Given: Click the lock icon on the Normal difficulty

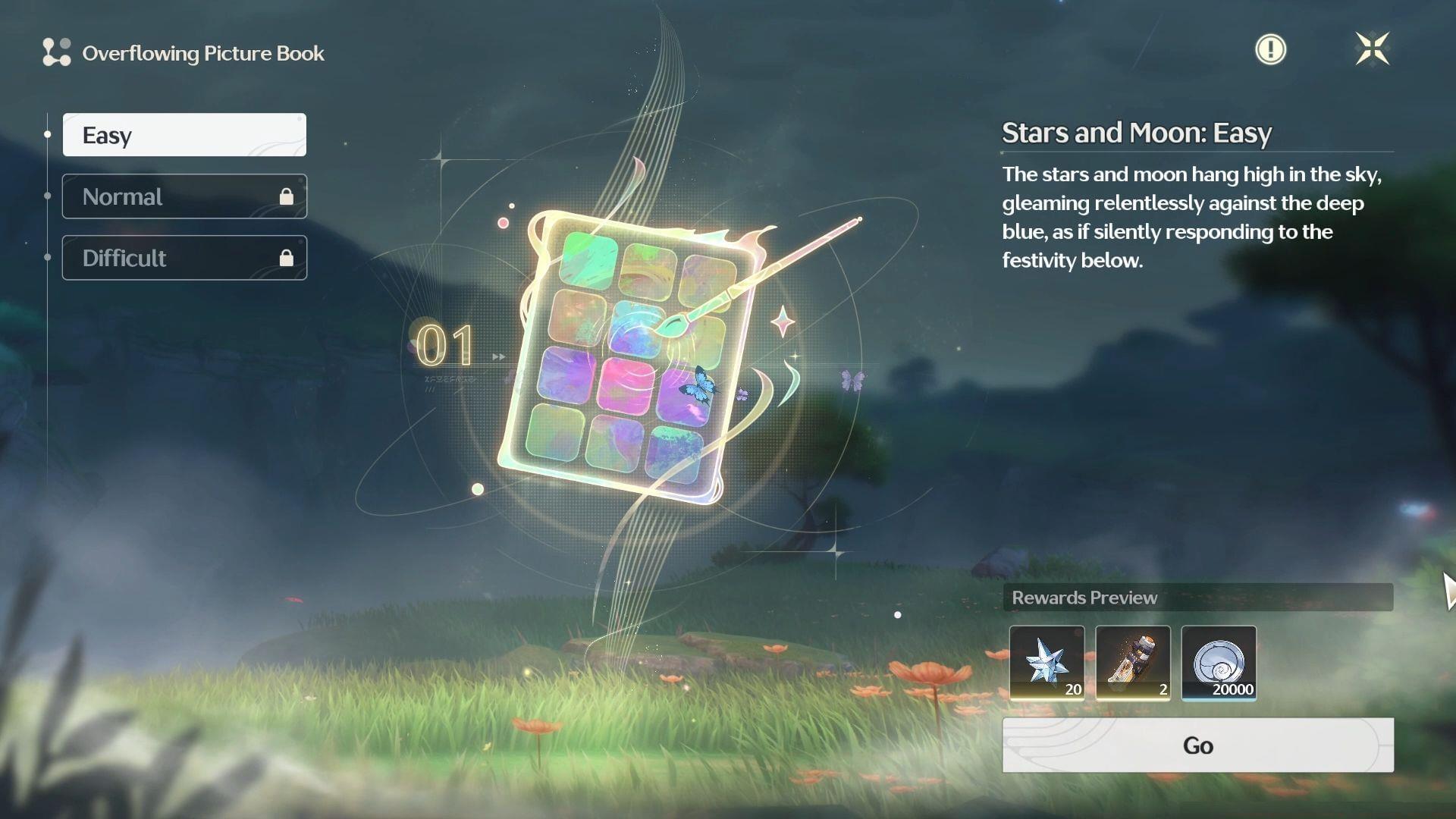Looking at the screenshot, I should tap(287, 196).
